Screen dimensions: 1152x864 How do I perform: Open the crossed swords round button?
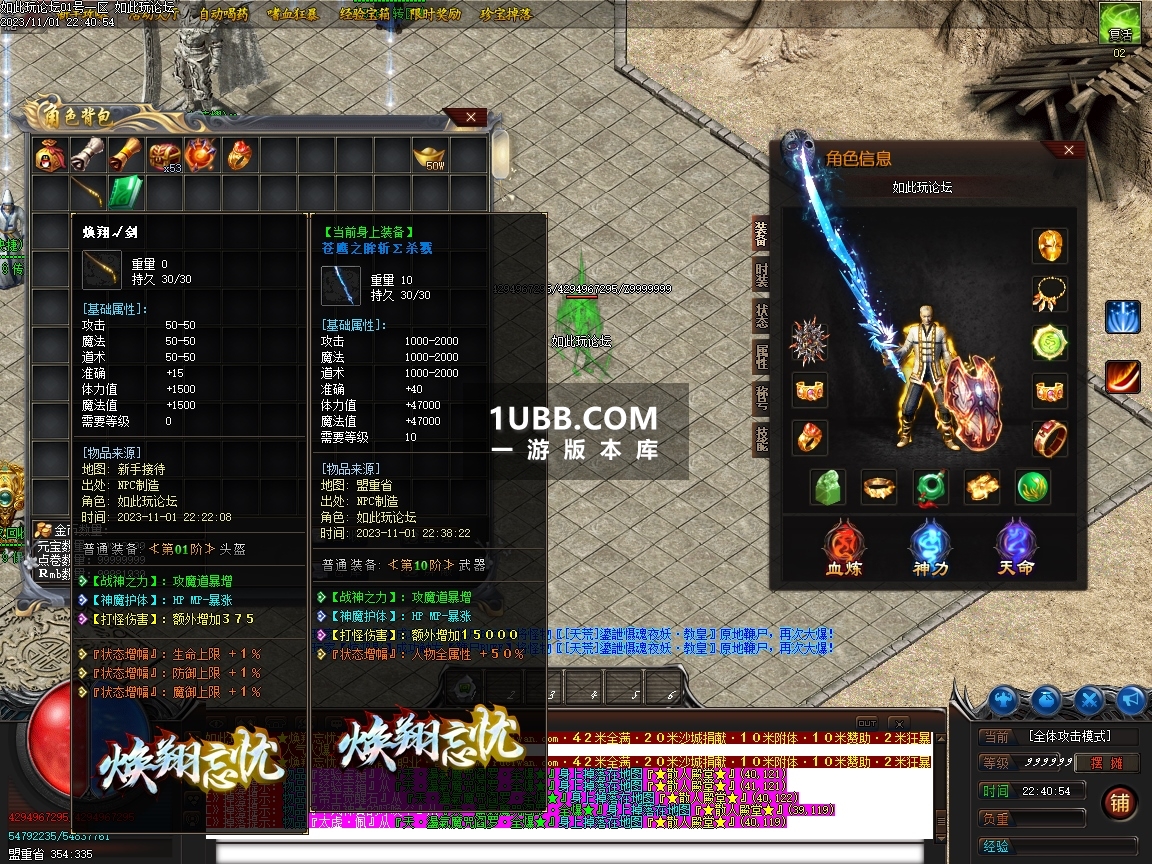(x=1090, y=701)
